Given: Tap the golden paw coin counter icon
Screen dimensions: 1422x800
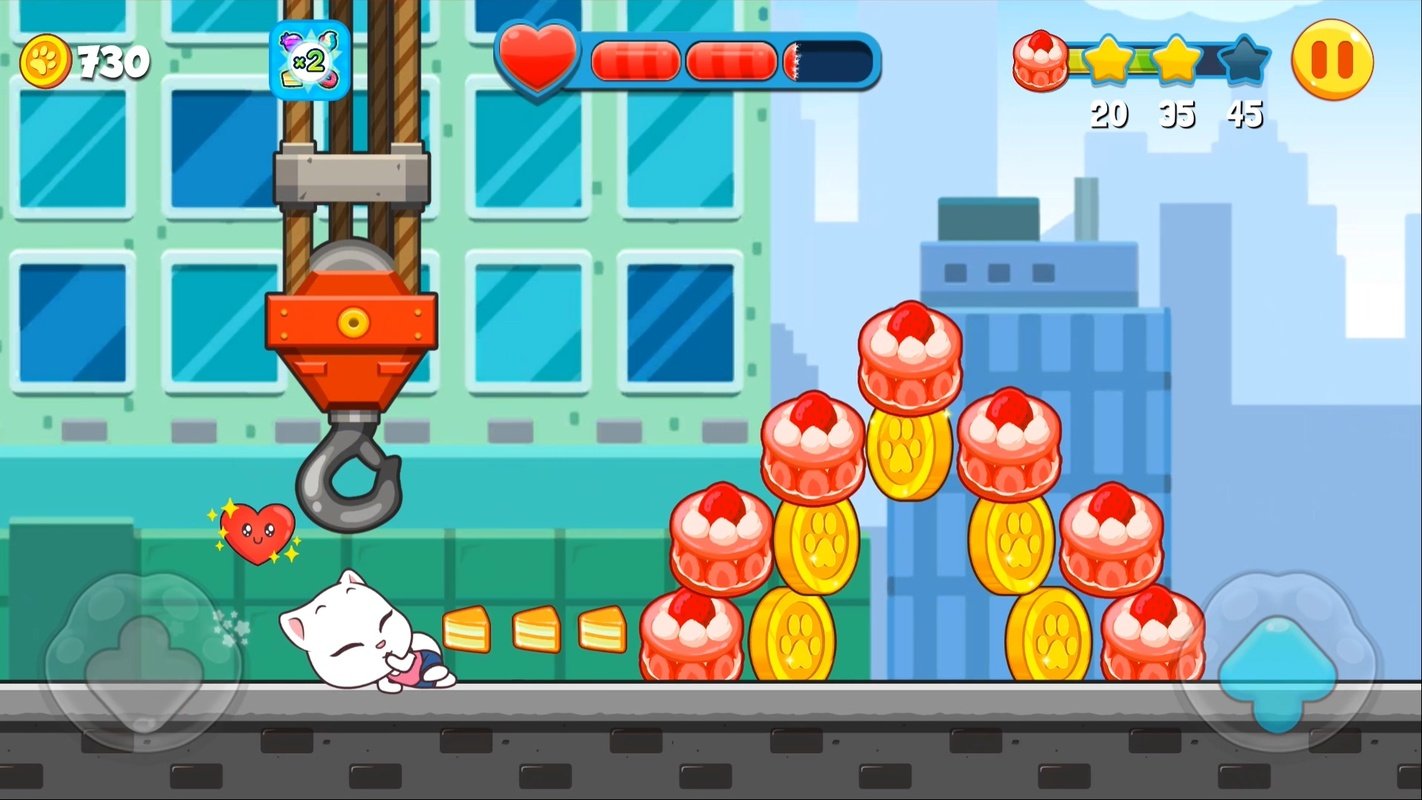Looking at the screenshot, I should coord(45,60).
